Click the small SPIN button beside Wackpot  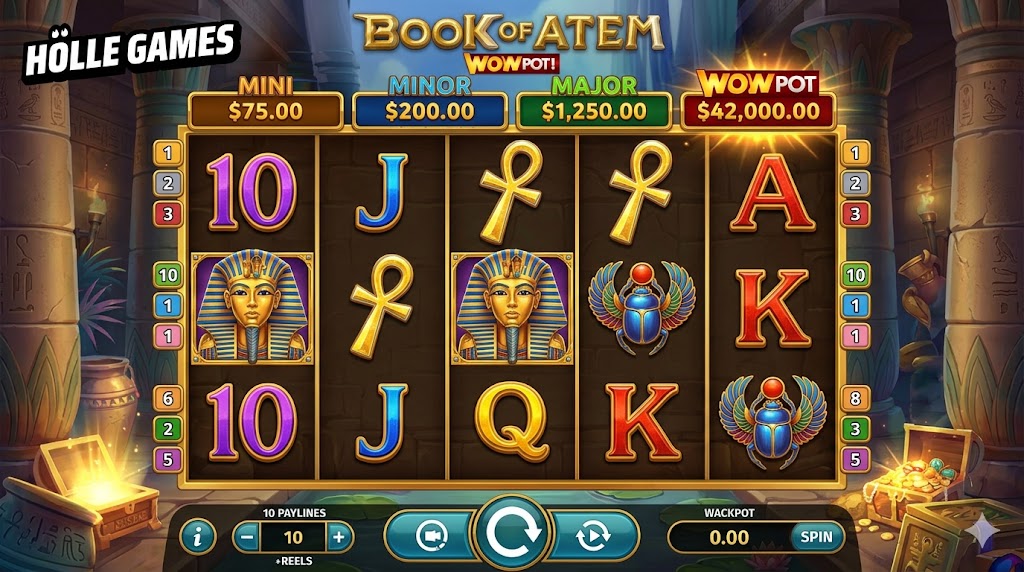[817, 537]
